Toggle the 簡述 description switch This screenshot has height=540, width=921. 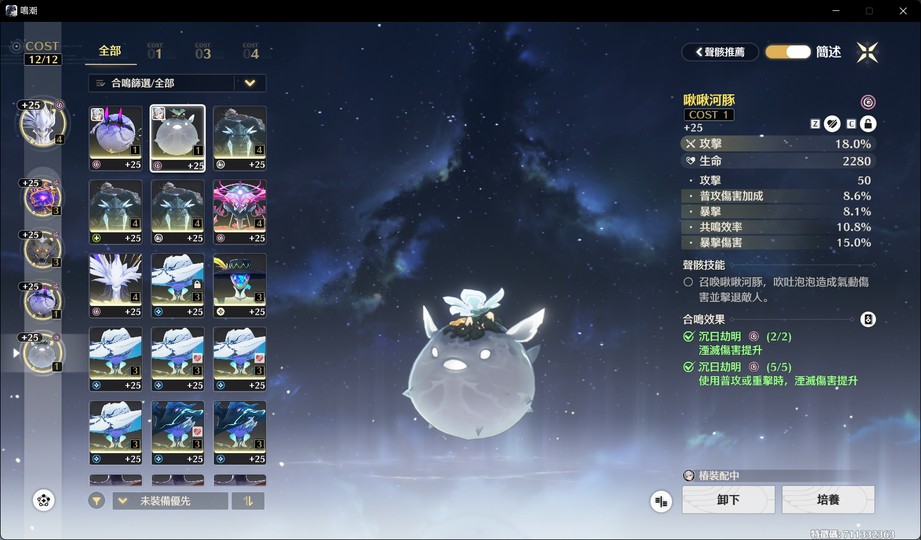[x=788, y=52]
